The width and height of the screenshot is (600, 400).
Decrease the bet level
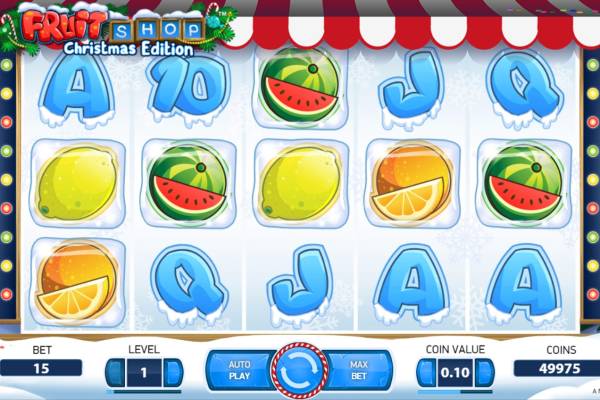tap(114, 372)
